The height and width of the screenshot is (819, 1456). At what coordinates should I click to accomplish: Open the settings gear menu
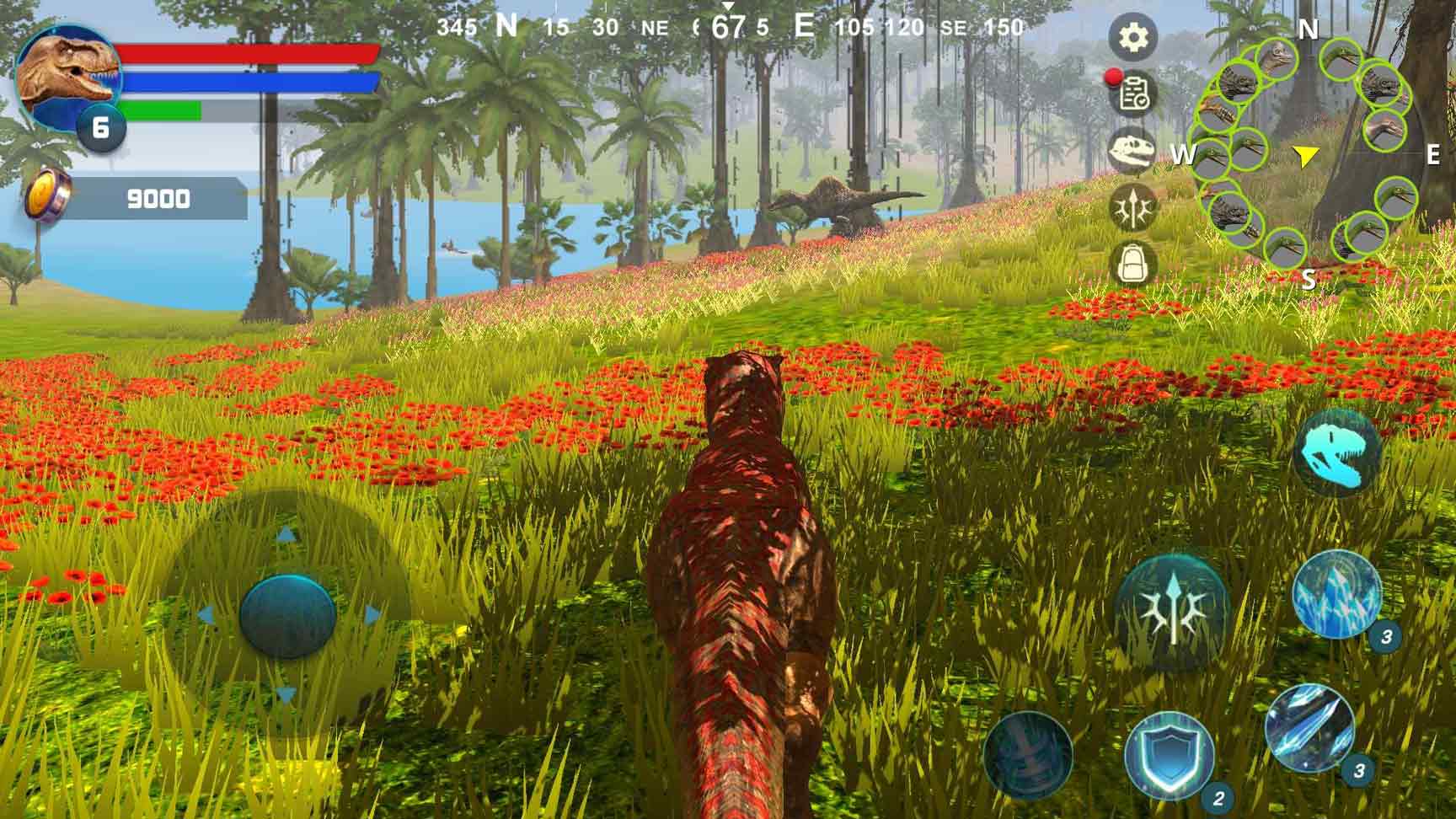(x=1134, y=37)
